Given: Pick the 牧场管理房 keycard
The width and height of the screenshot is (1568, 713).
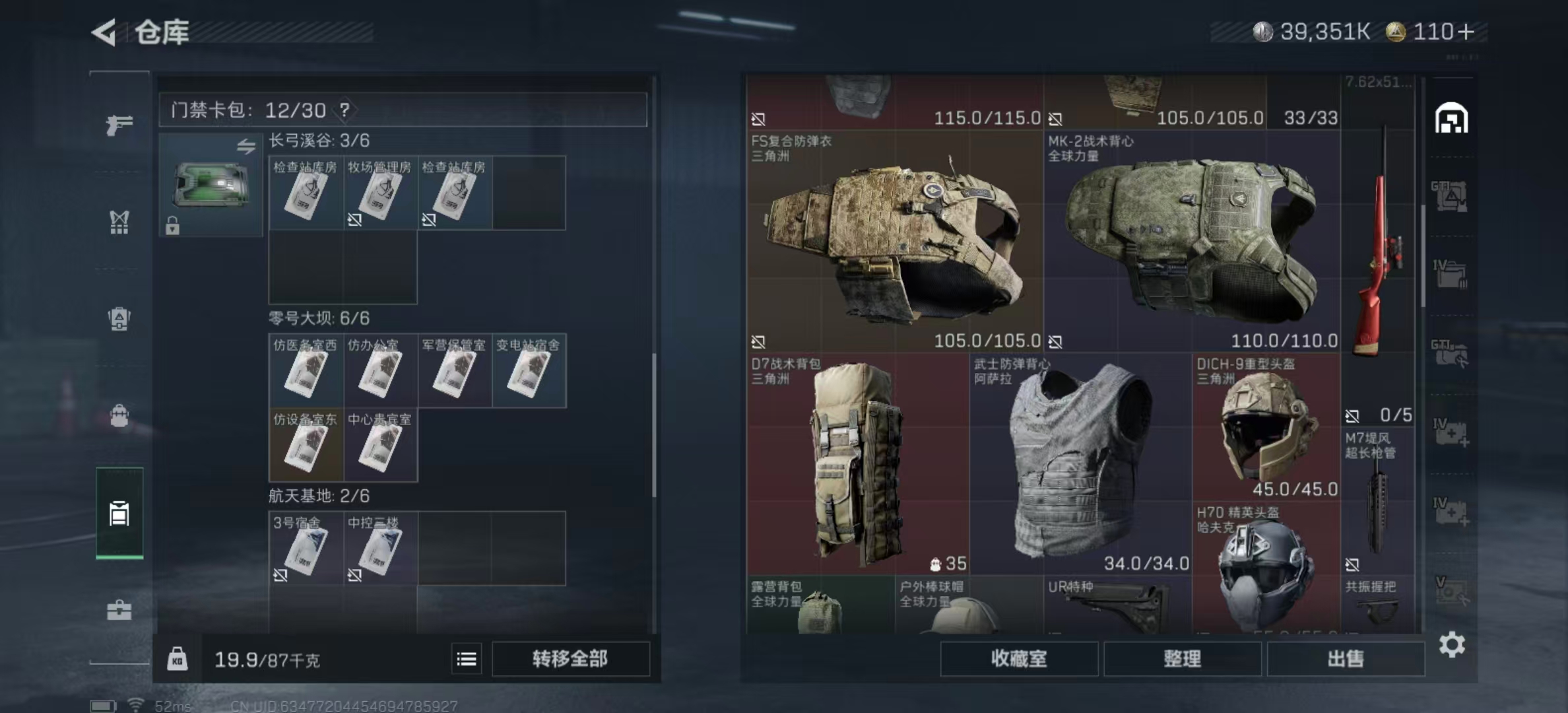Looking at the screenshot, I should point(379,193).
